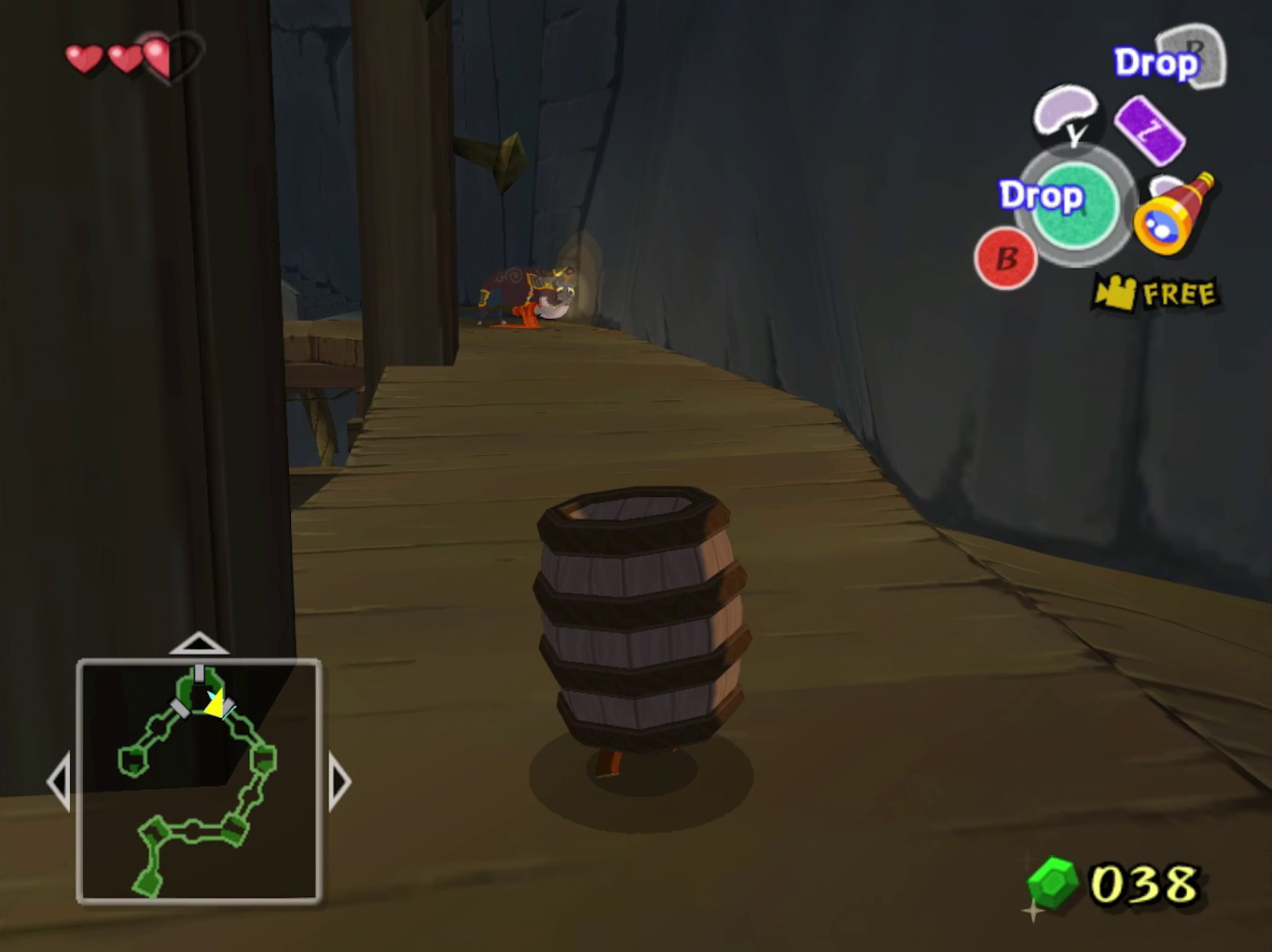Click the minimap's left arrow

click(59, 781)
